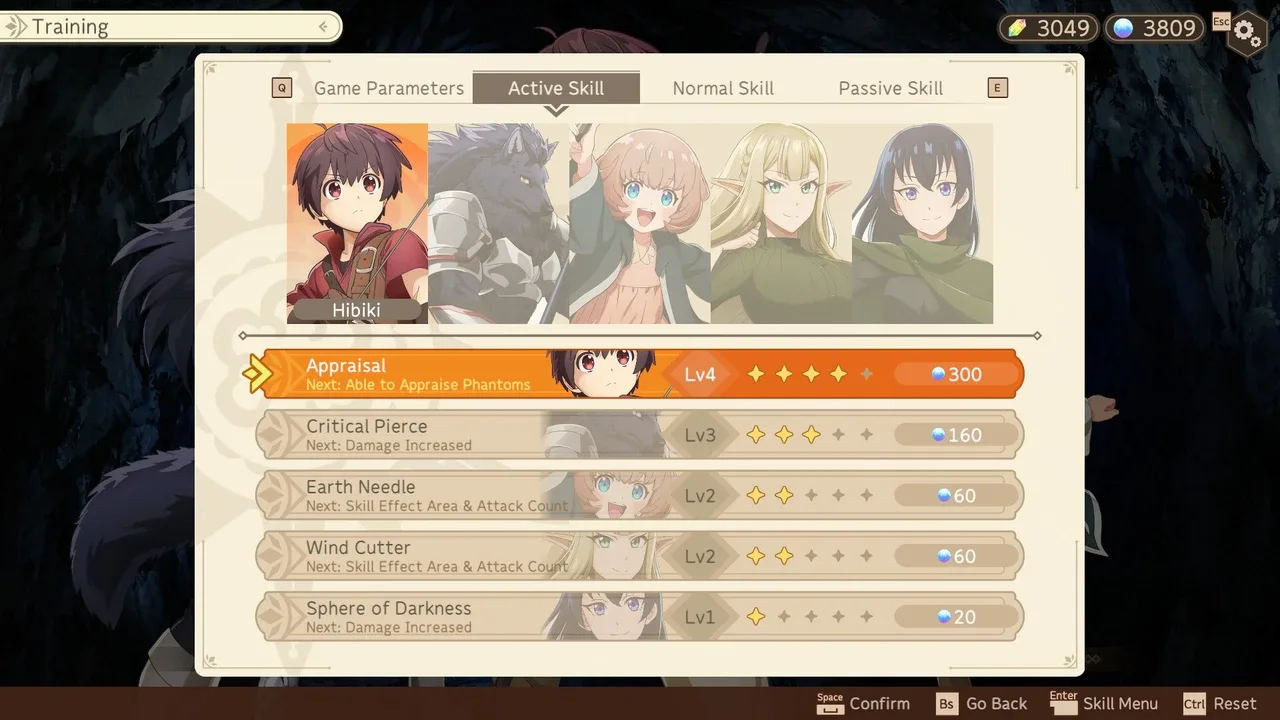Open the Normal Skill tab
Screen dimensions: 1280x720
point(723,88)
